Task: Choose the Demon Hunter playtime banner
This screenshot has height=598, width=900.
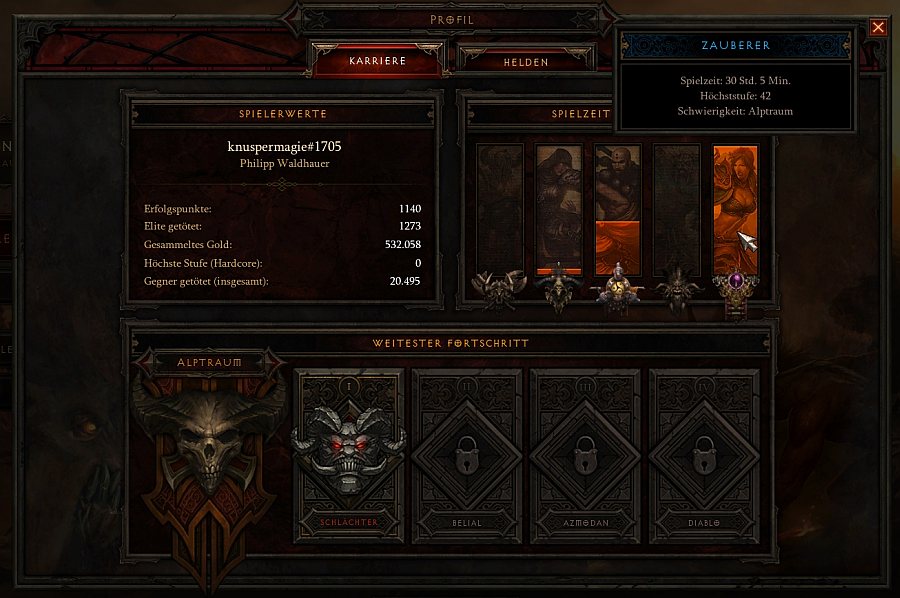Action: 558,208
